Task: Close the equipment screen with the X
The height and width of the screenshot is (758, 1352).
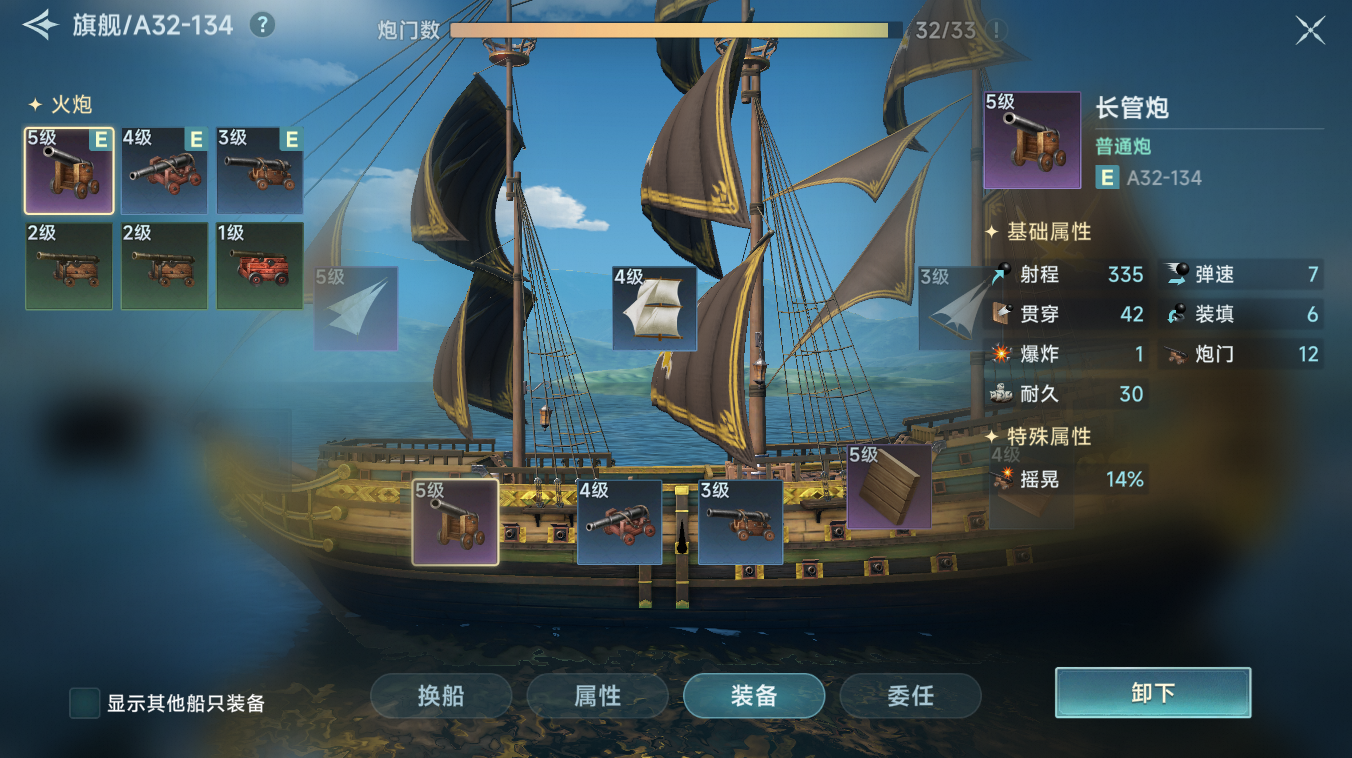Action: point(1310,30)
